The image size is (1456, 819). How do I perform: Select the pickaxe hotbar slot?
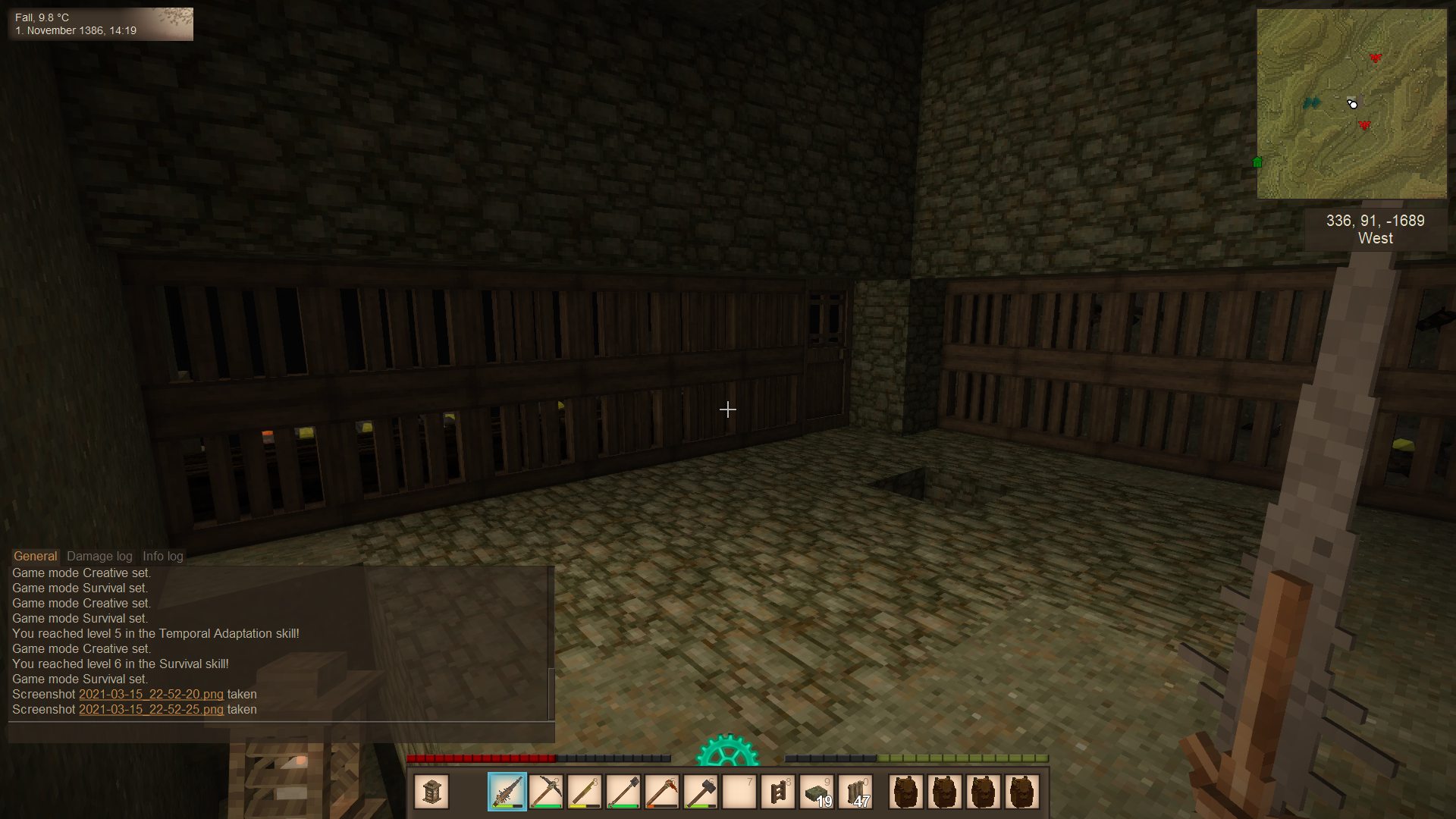click(545, 792)
